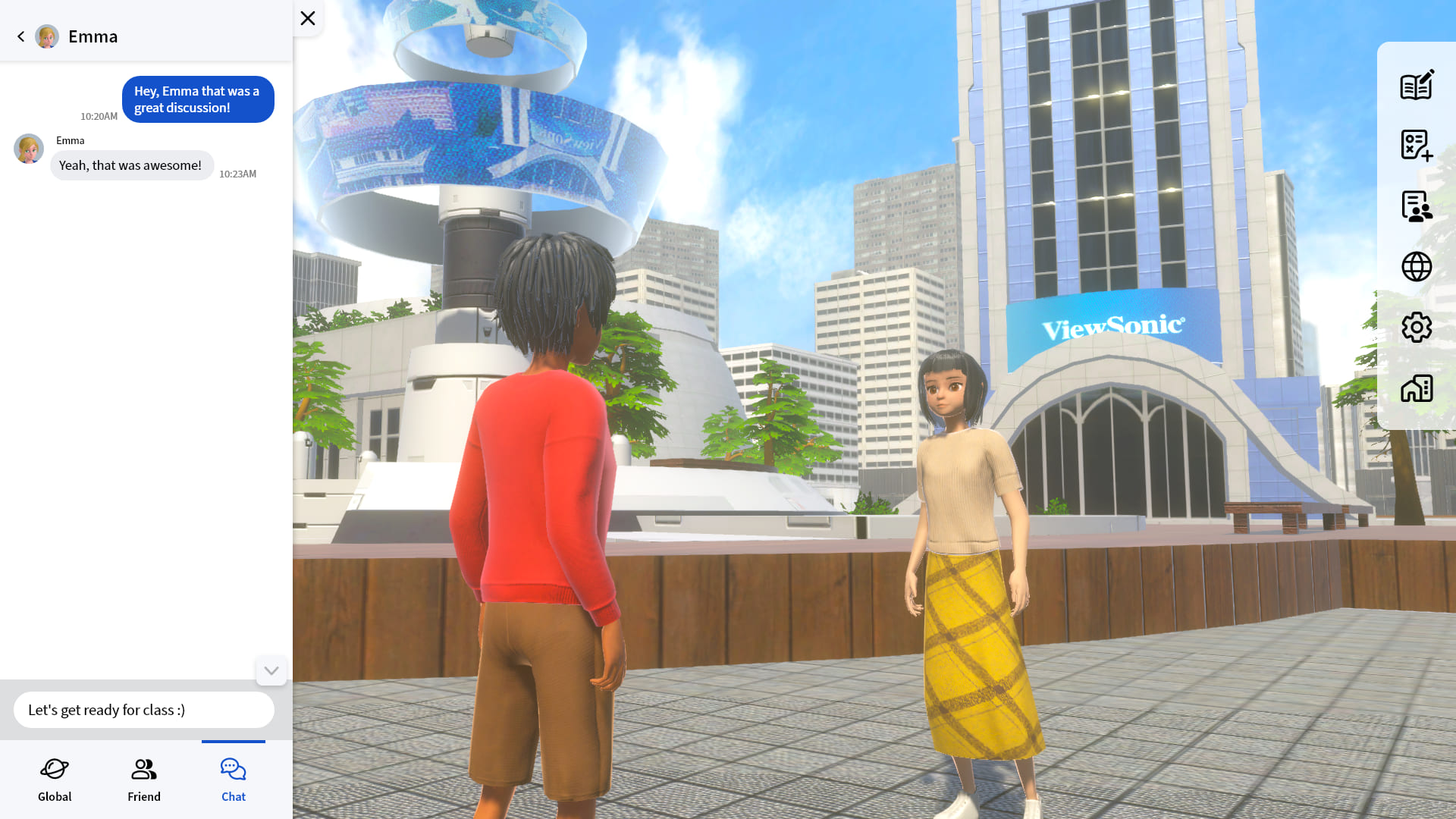Screen dimensions: 1456x819
Task: Select Emma's "Yeah, that was awesome!" message
Action: 131,165
